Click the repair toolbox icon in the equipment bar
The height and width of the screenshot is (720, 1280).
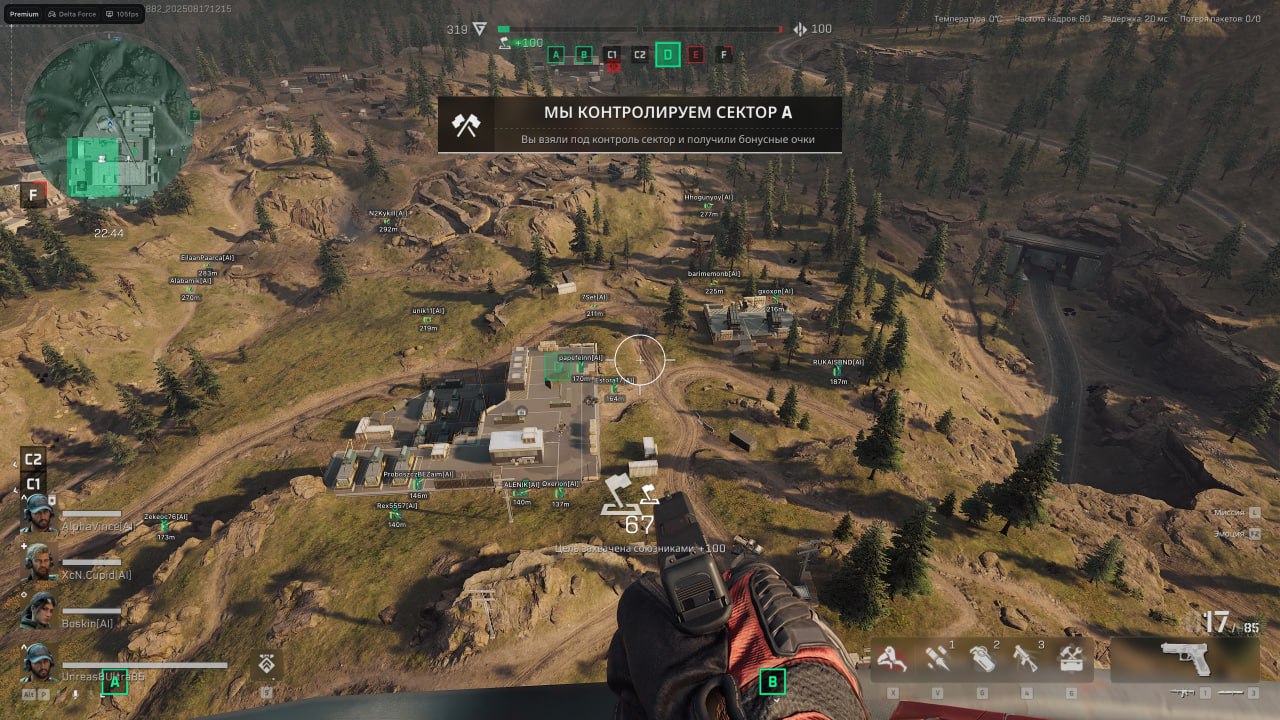pos(1071,657)
